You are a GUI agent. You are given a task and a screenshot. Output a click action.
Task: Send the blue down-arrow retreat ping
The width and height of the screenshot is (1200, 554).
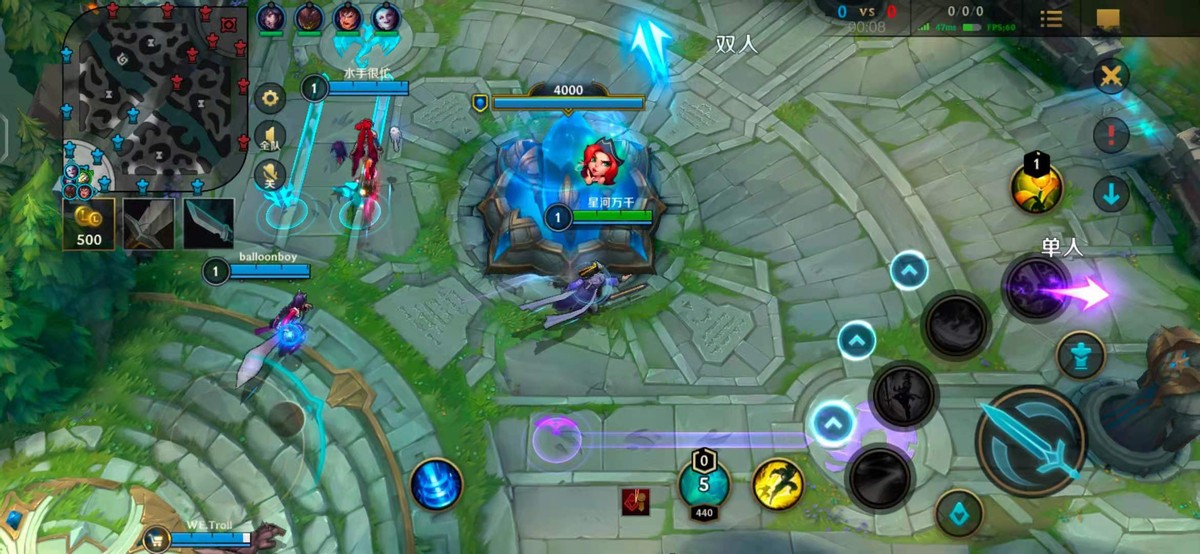[x=1111, y=193]
